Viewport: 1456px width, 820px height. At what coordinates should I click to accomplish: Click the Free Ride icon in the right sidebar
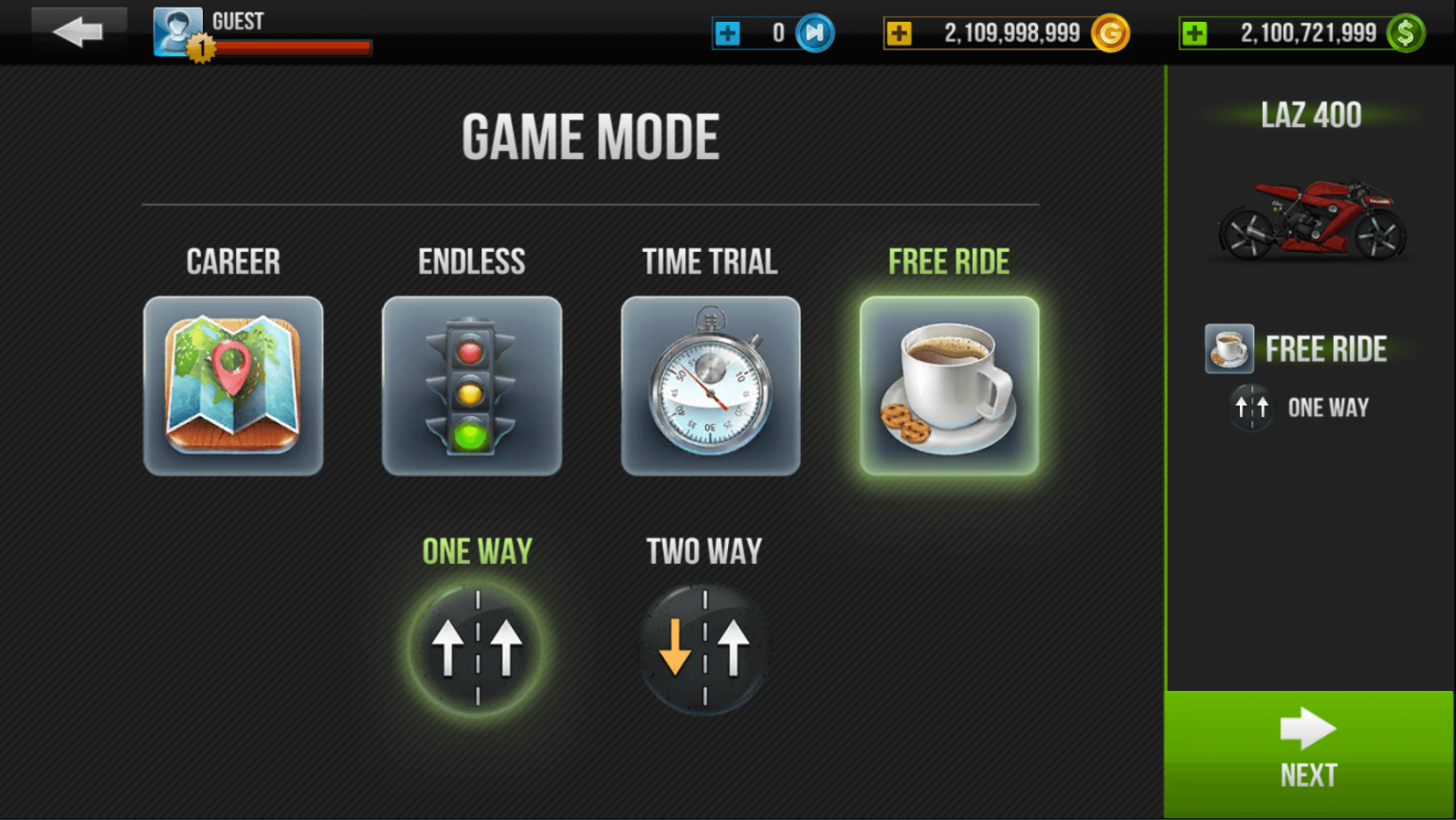click(x=1228, y=349)
